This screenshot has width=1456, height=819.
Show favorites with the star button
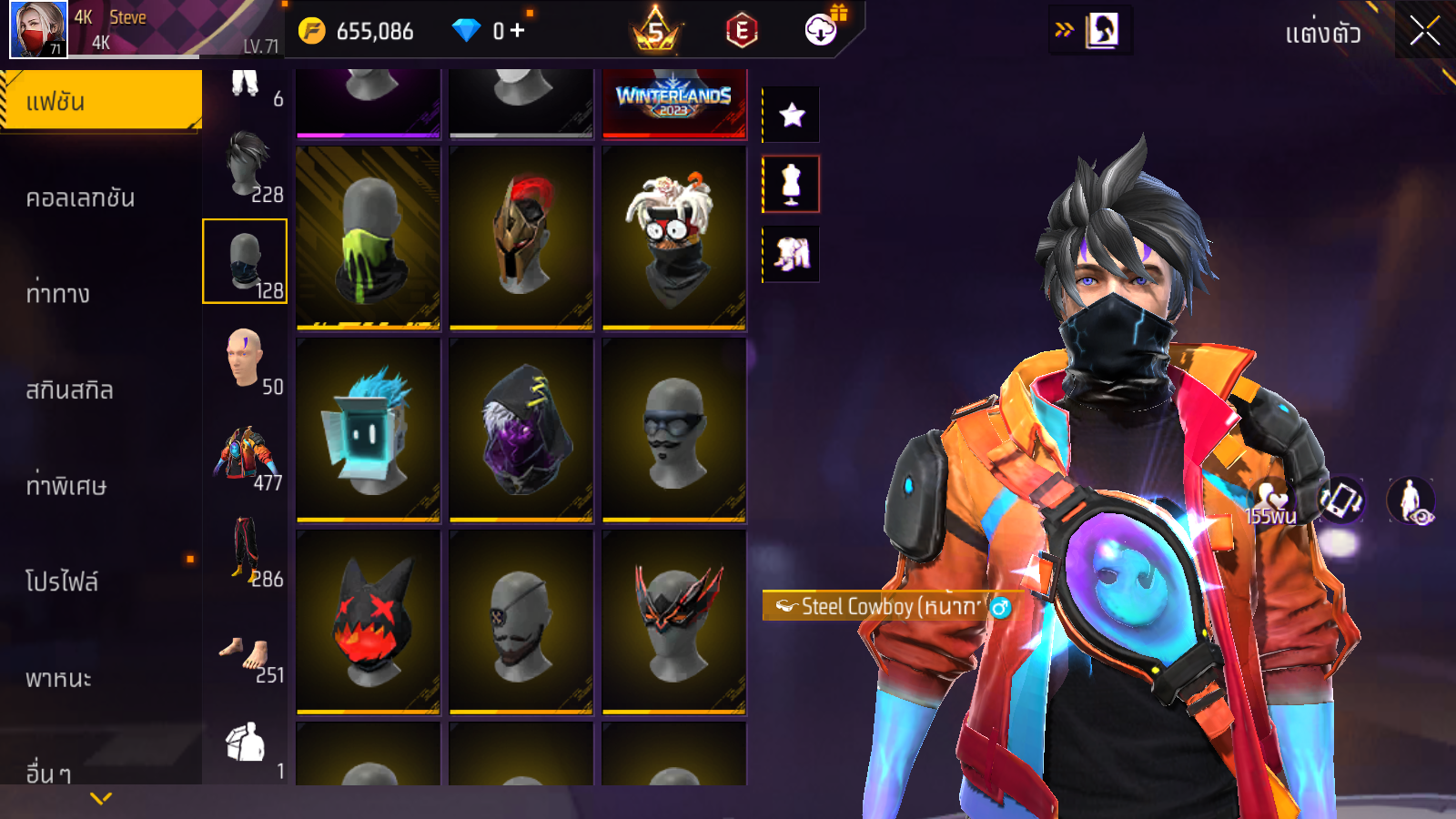click(x=792, y=115)
